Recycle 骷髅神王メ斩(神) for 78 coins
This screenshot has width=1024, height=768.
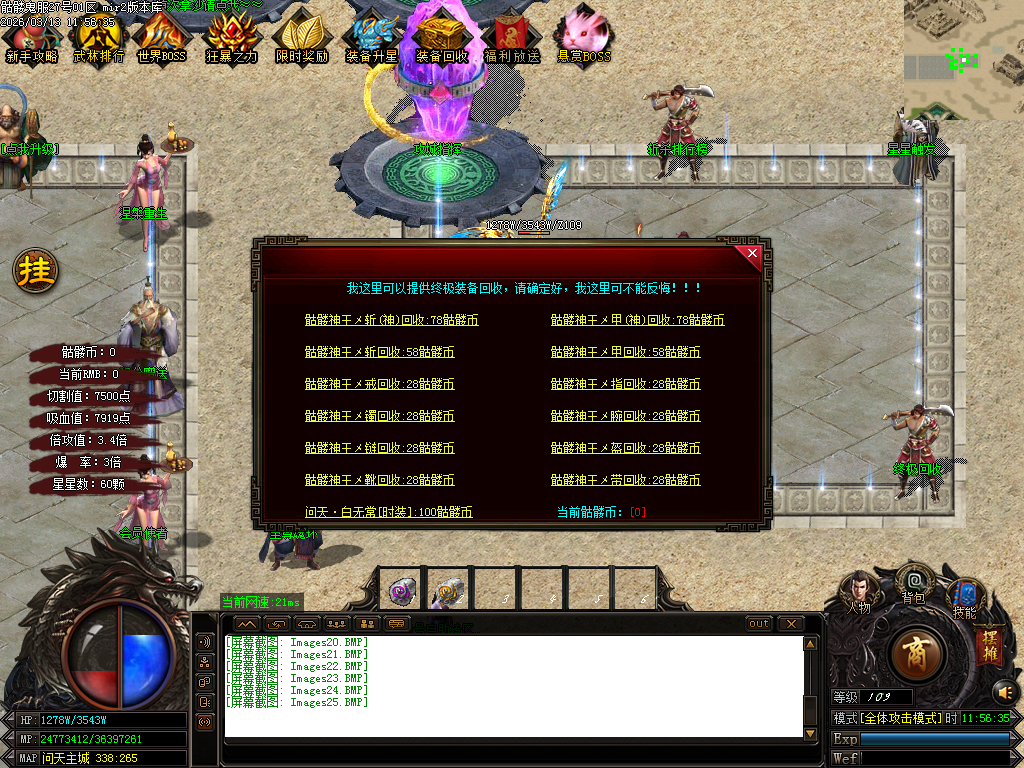[391, 321]
